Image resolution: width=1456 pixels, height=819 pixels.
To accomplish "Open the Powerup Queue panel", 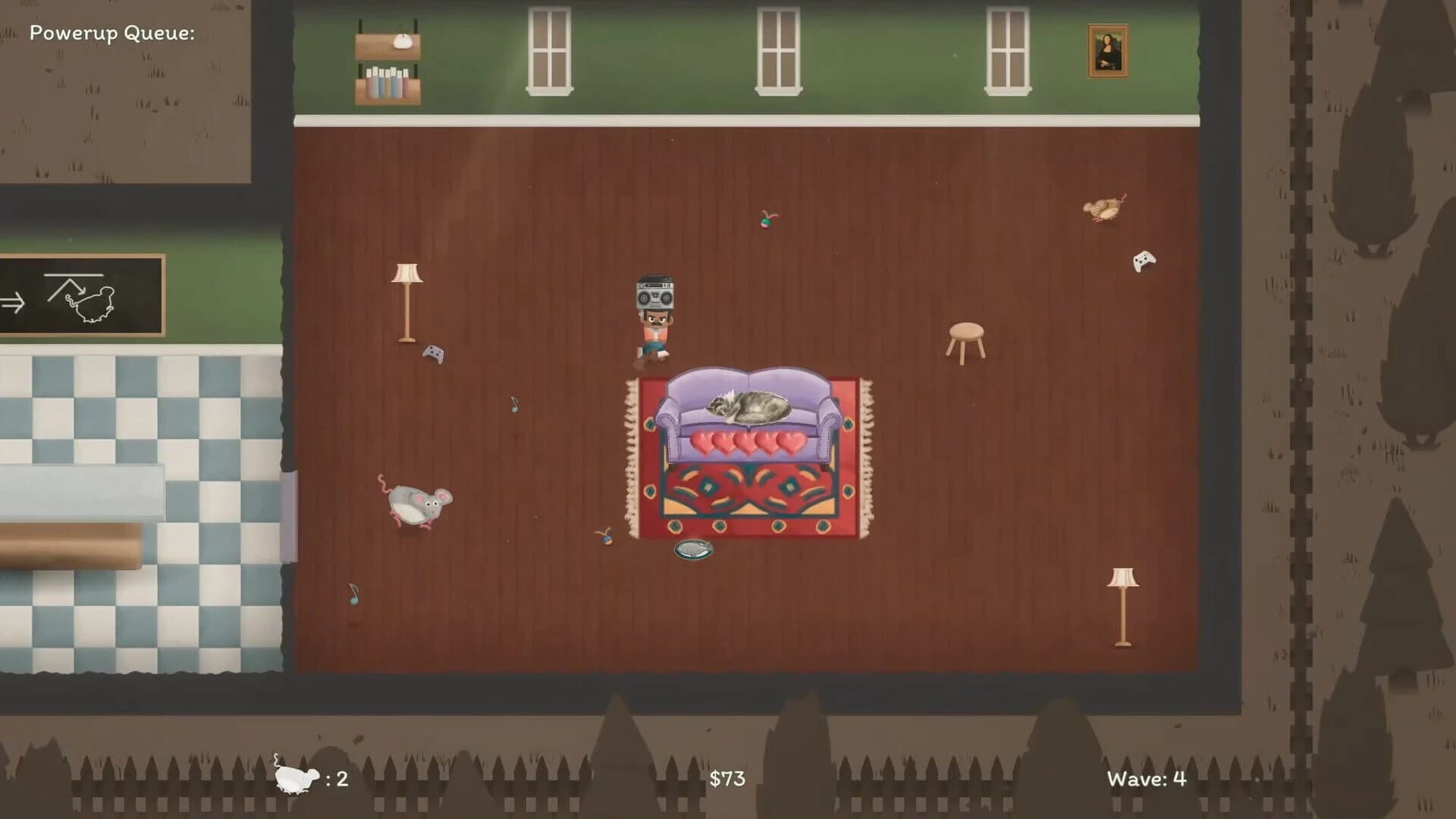I will pyautogui.click(x=114, y=33).
